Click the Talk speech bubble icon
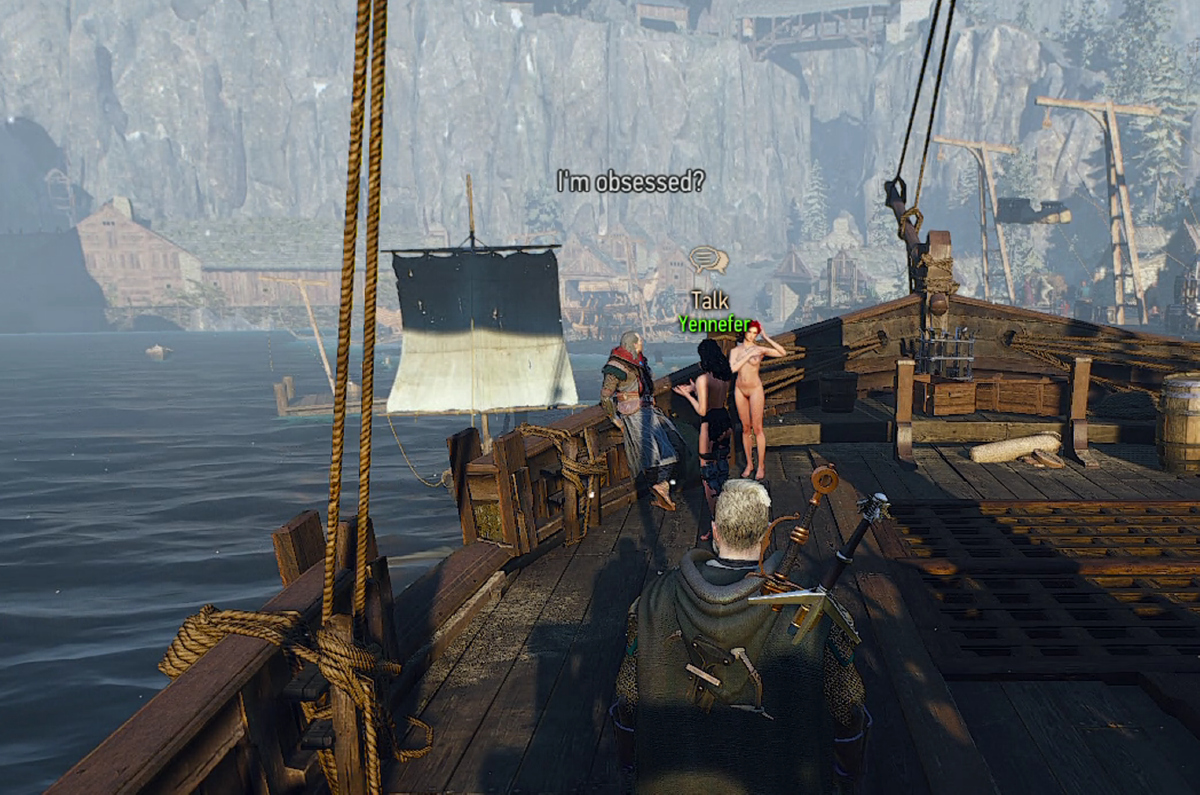The image size is (1200, 795). point(708,261)
